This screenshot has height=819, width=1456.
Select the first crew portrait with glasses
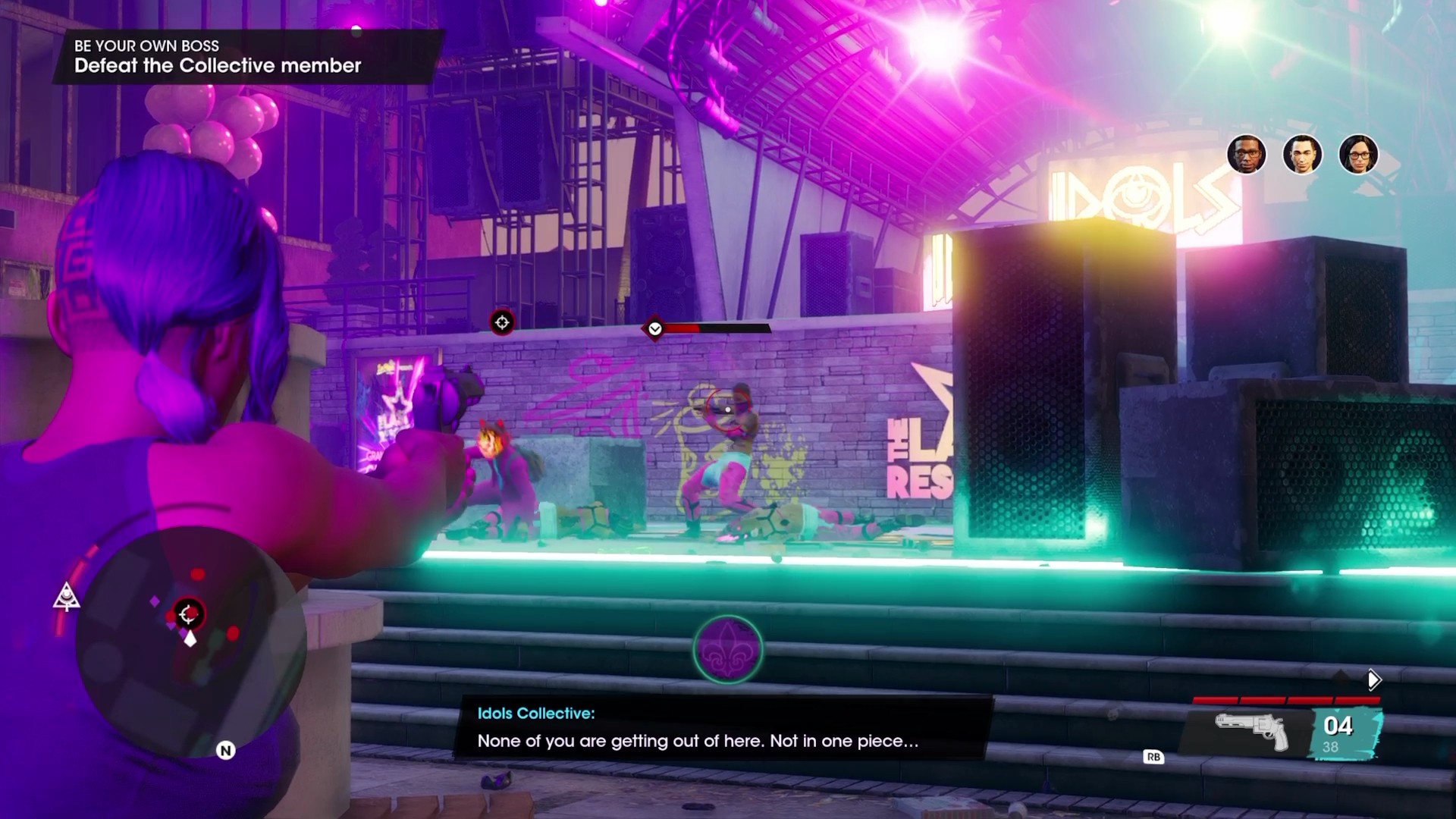point(1246,155)
